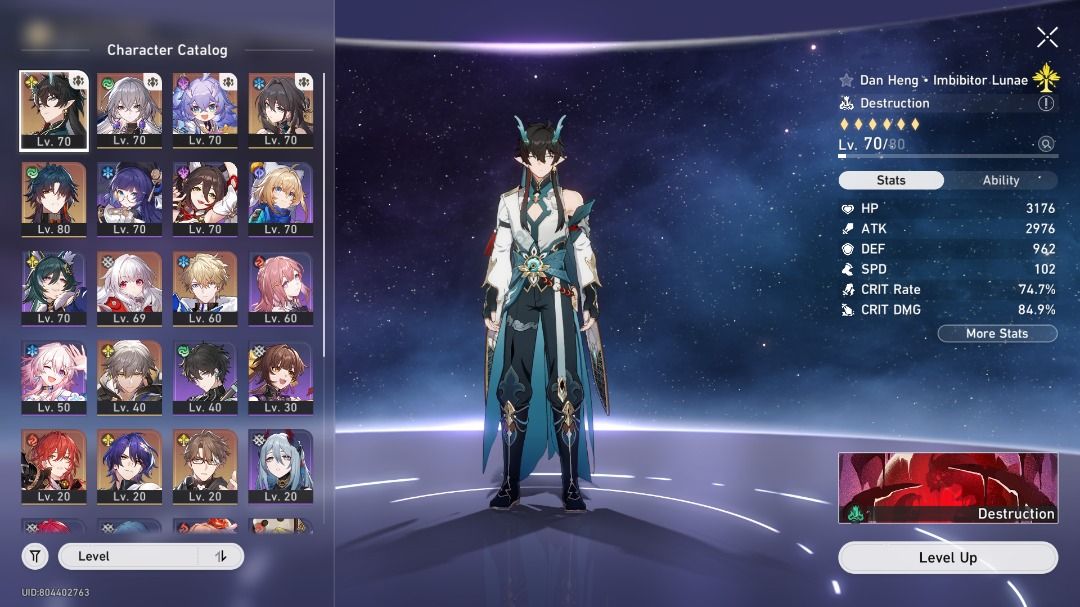
Task: Show Destruction path info via exclamation icon
Action: point(1046,103)
